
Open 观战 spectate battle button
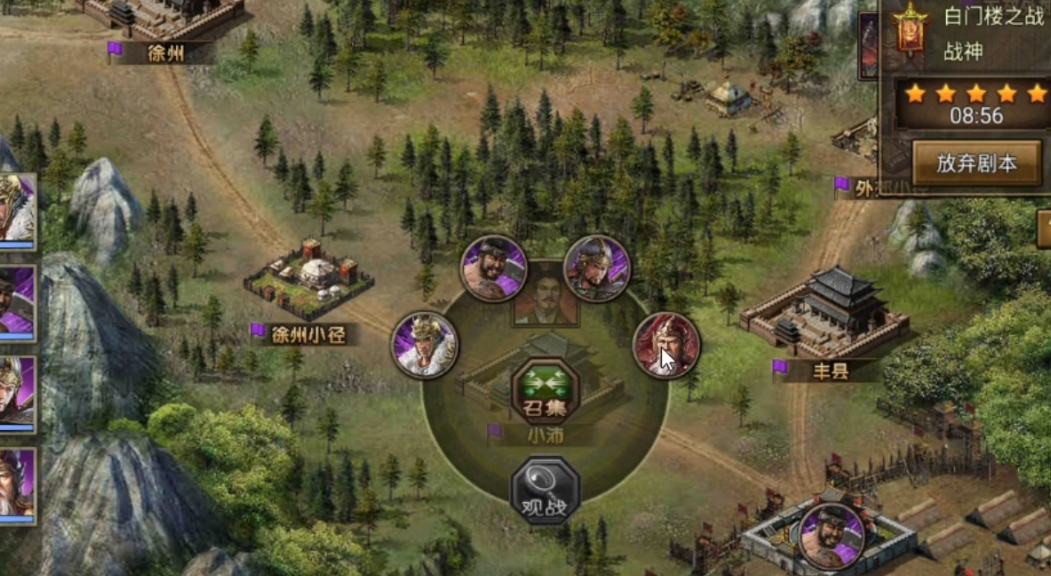tap(545, 490)
